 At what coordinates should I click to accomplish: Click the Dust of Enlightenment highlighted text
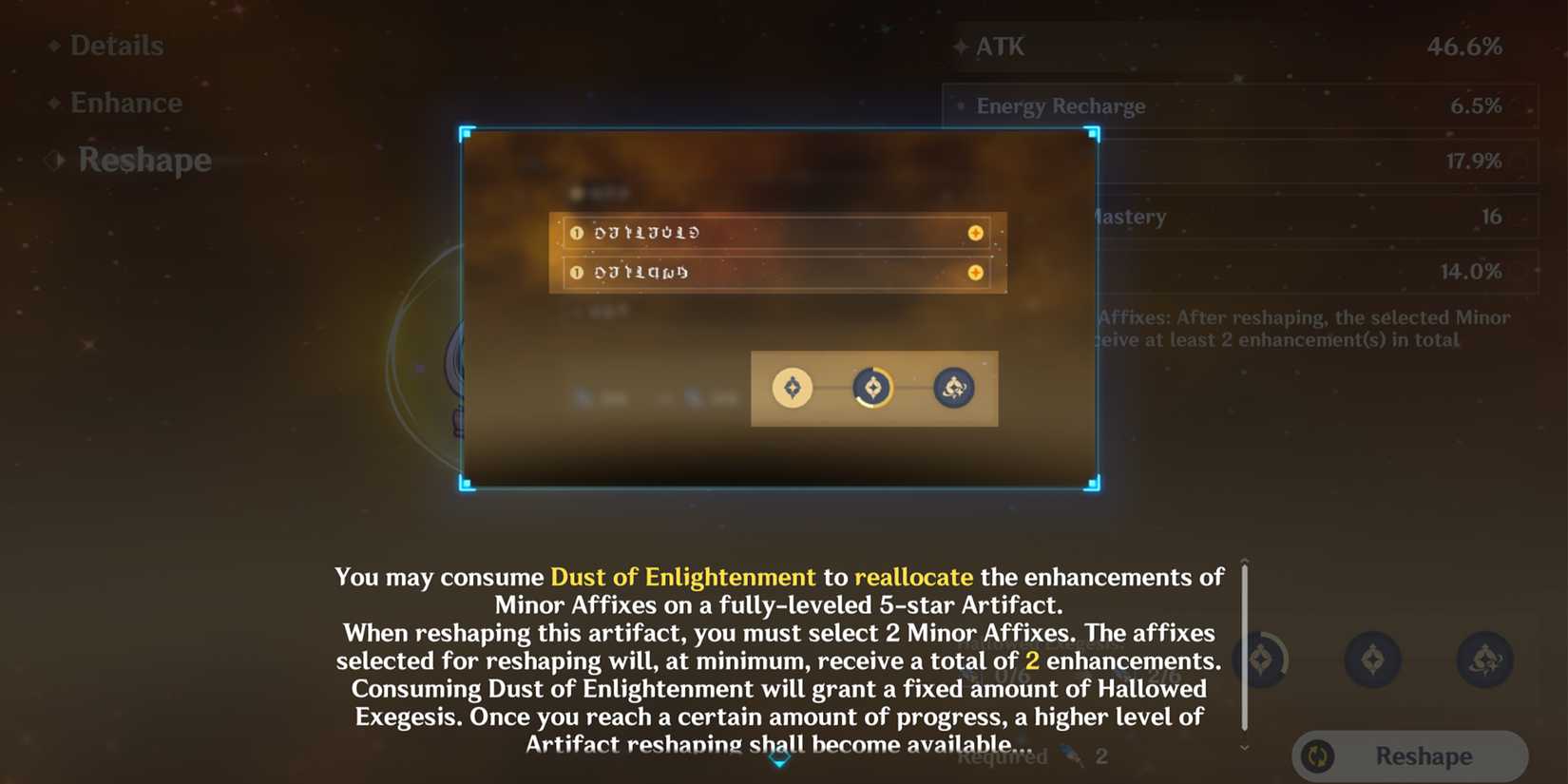[683, 577]
